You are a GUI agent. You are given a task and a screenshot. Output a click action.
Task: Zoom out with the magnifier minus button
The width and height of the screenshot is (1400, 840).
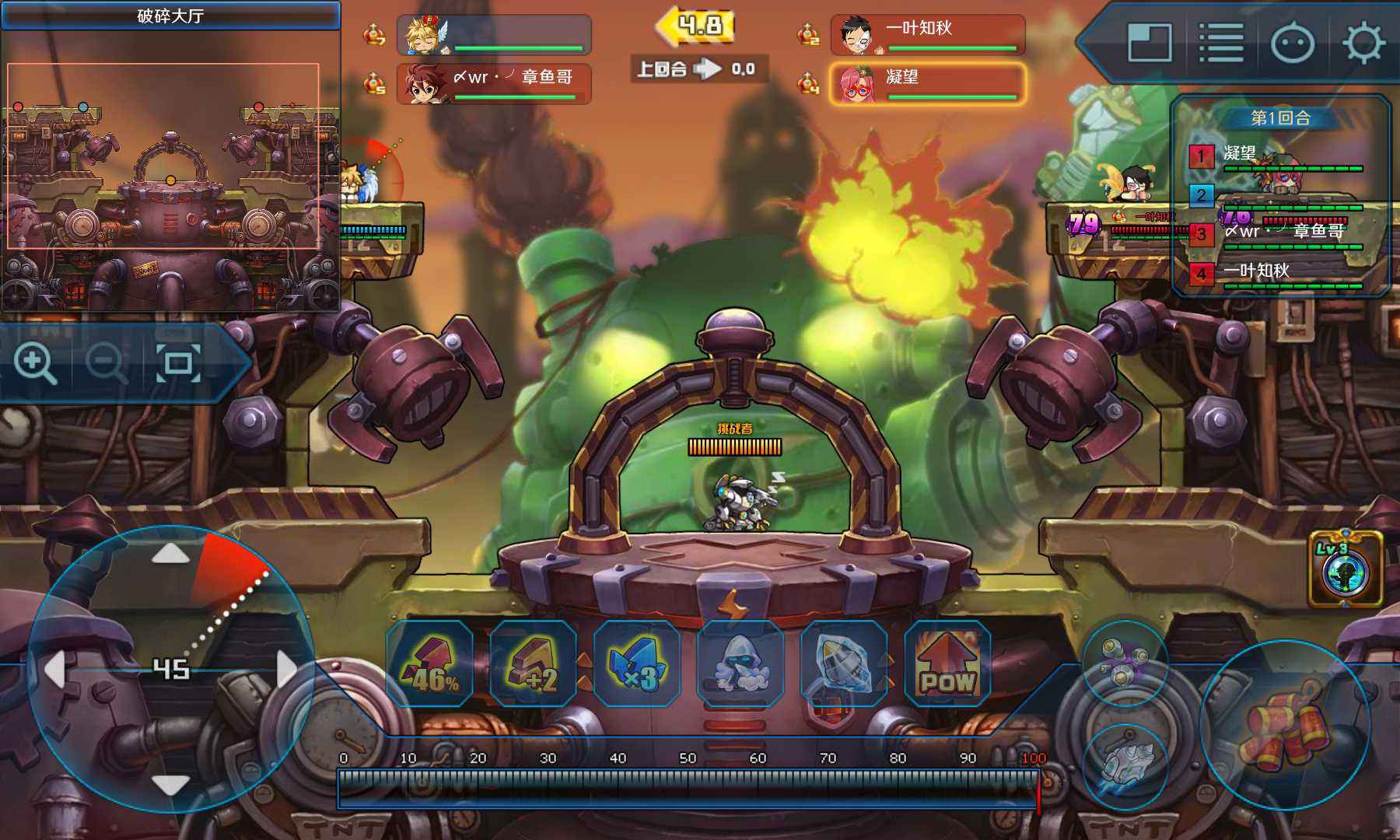click(x=106, y=363)
